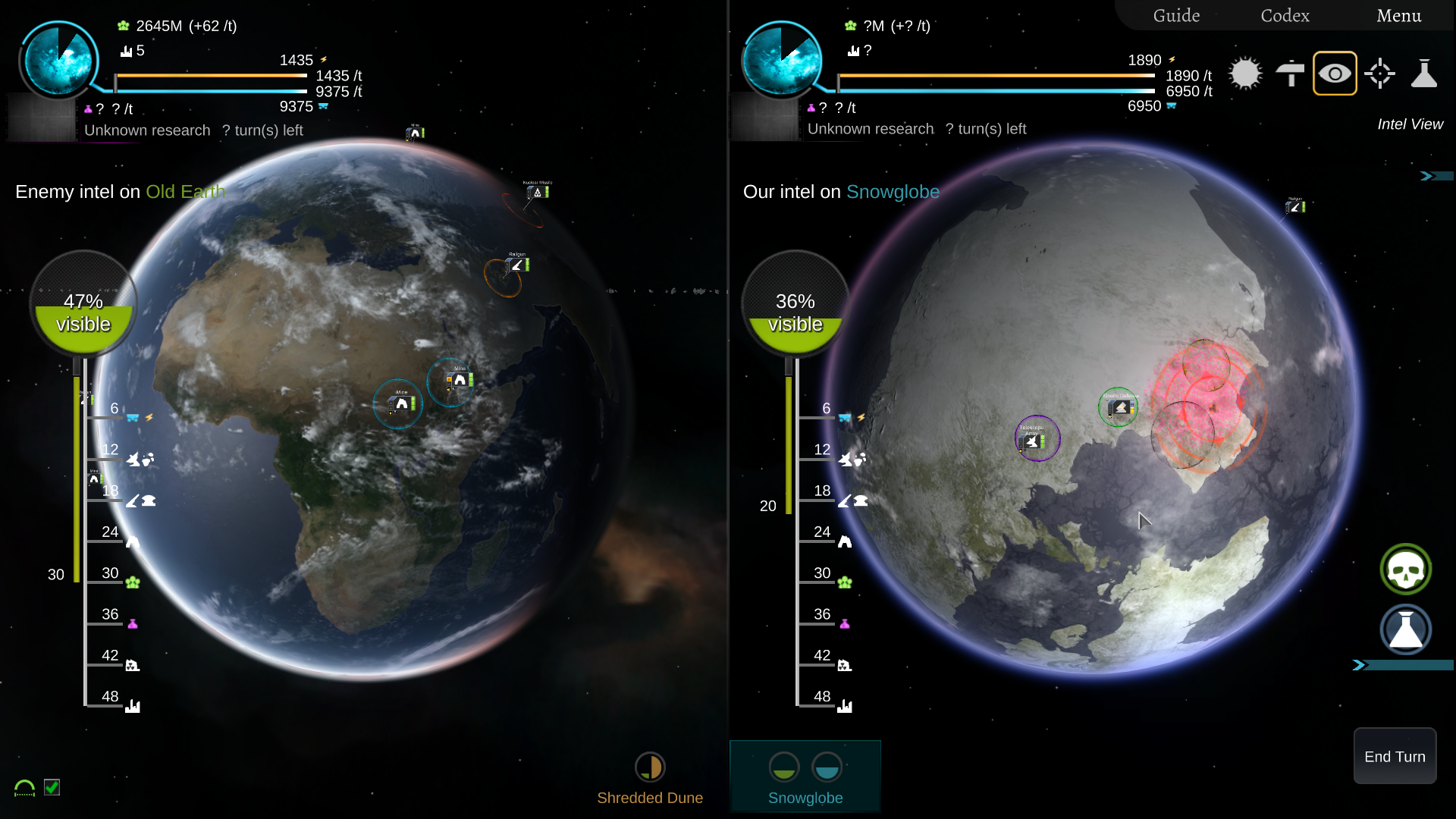The image size is (1456, 819).
Task: Choose the crosshair targeting view
Action: [1379, 74]
